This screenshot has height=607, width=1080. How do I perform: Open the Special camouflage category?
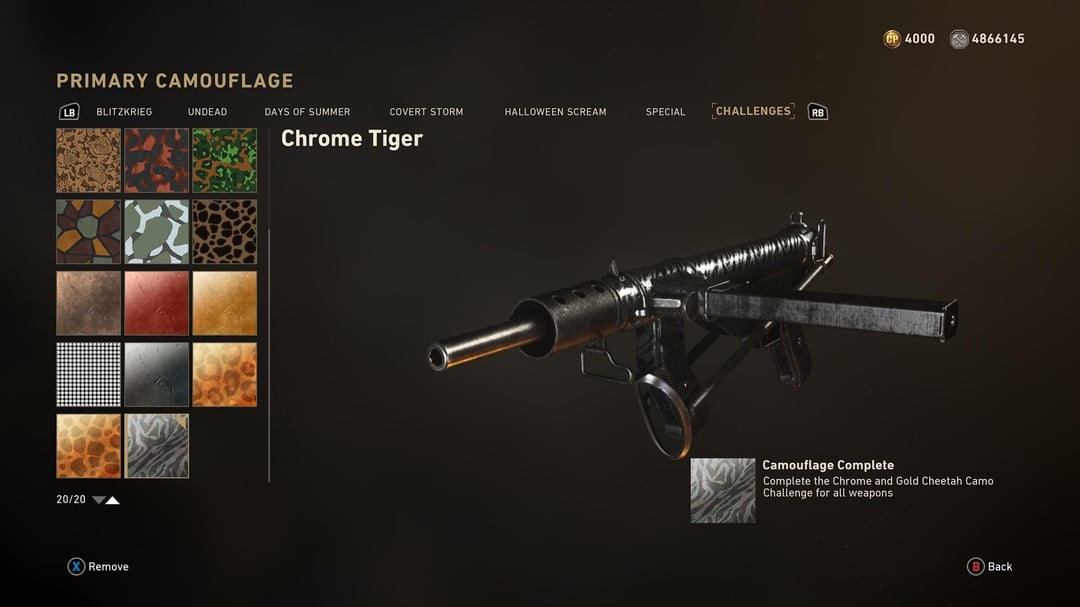click(665, 112)
